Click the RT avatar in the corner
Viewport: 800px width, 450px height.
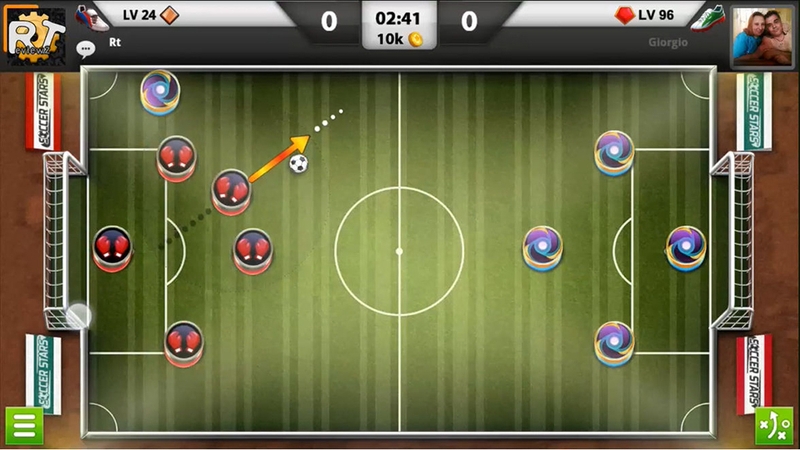click(x=35, y=33)
